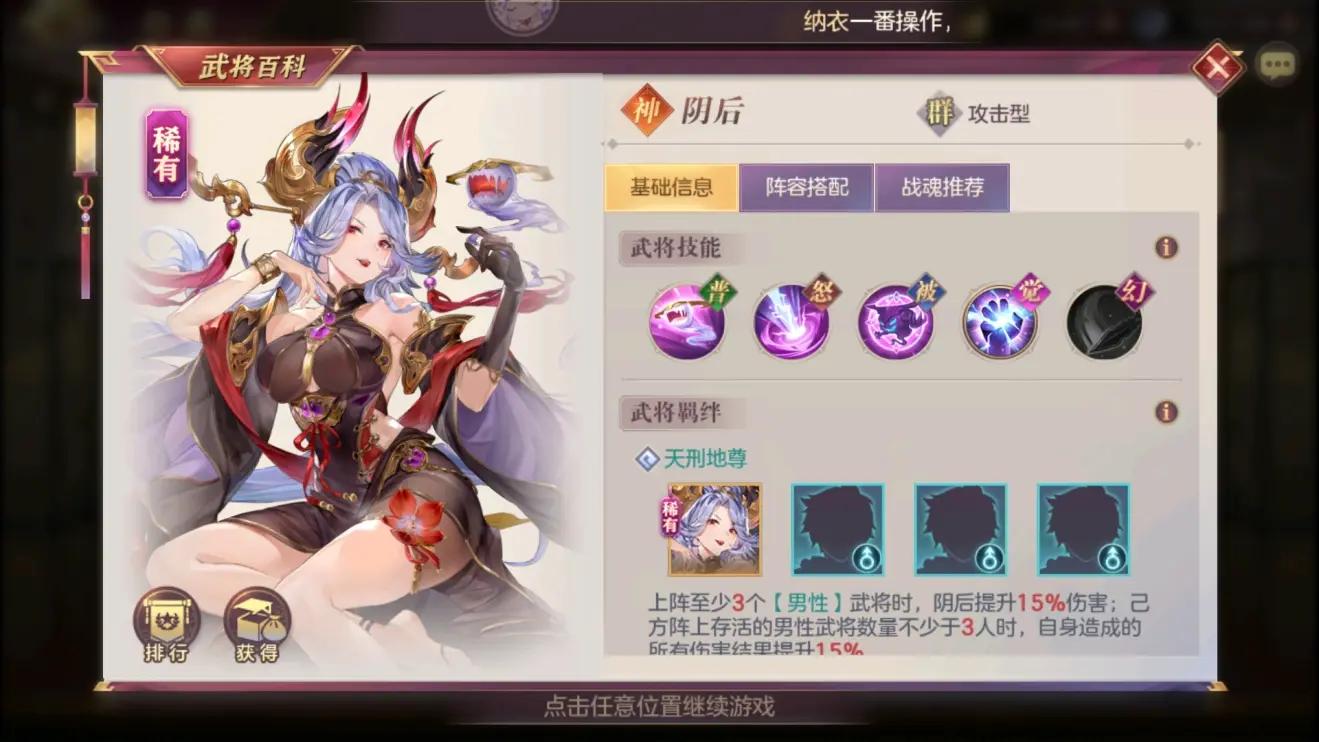Screen dimensions: 1319x742
Task: Tap the 神 badge next to 阴后
Action: (x=647, y=113)
